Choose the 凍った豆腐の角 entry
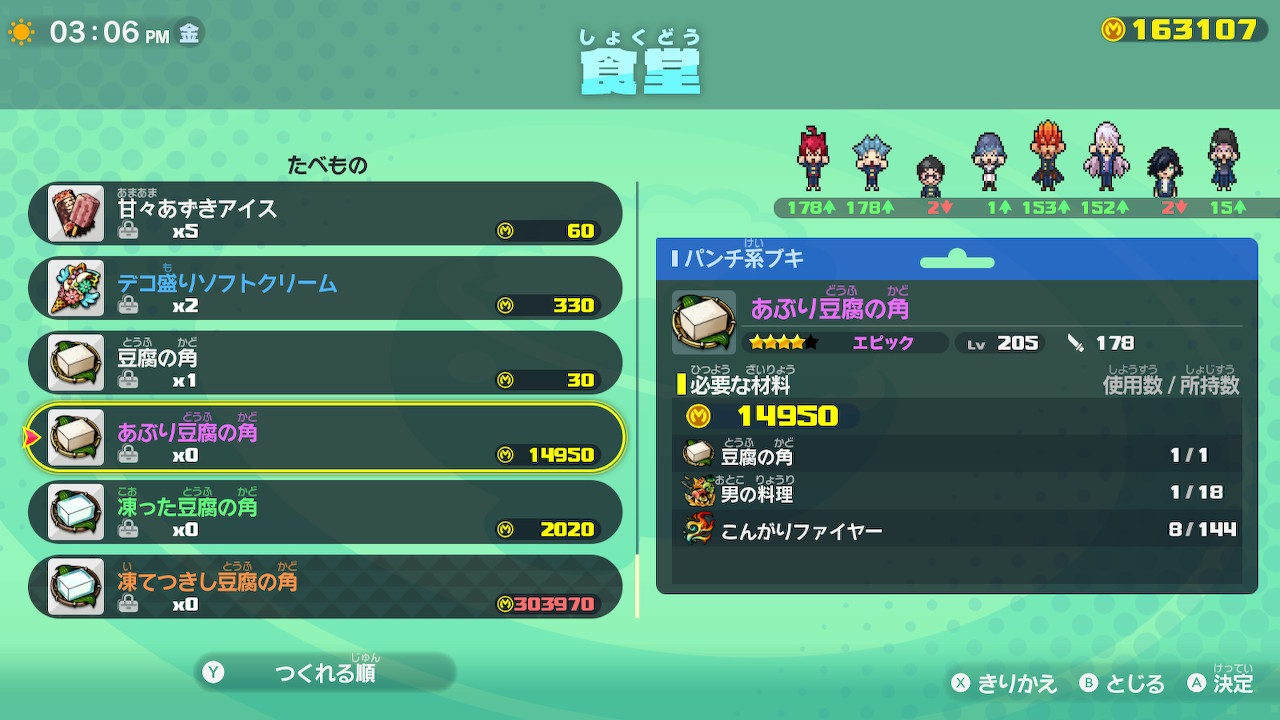Screen dimensions: 1280x720 (325, 512)
